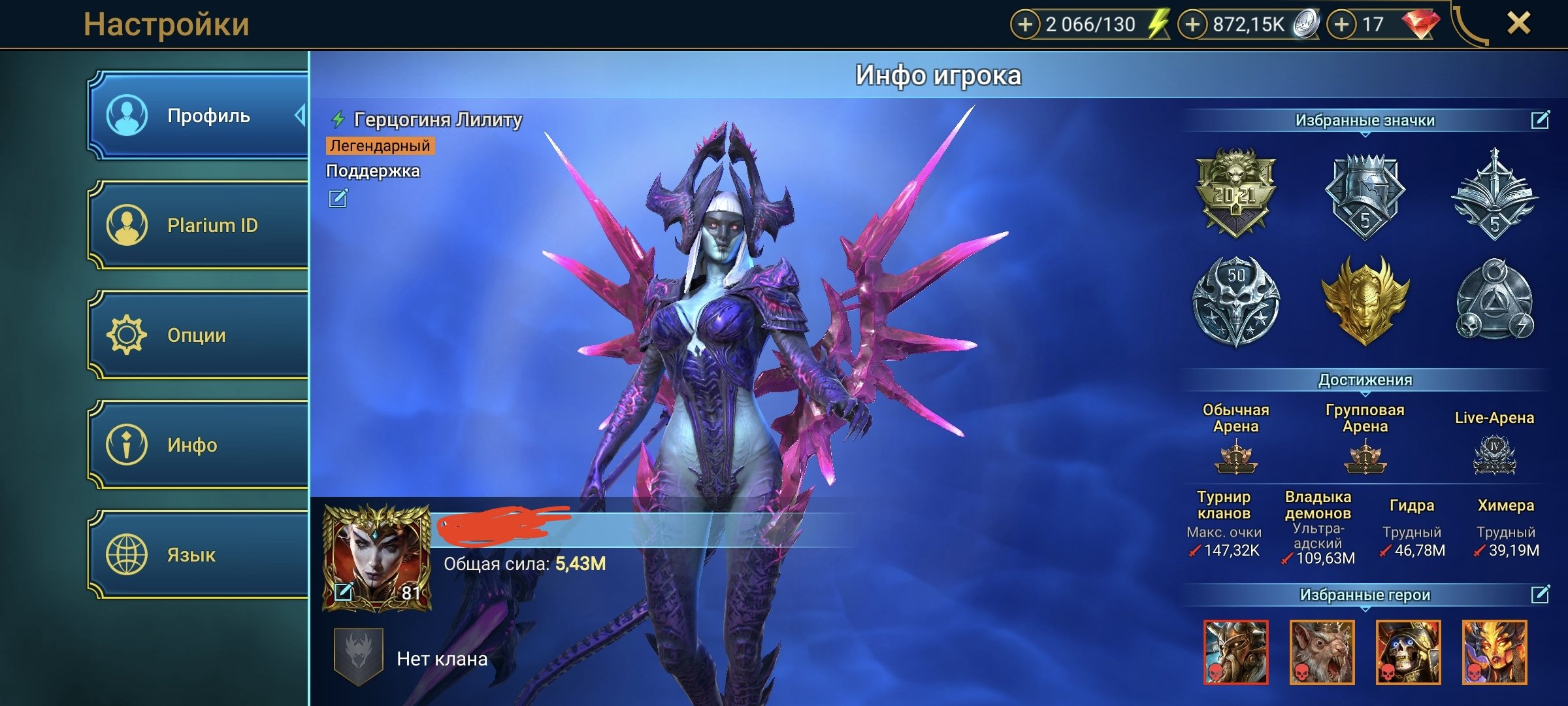Open the skull-helmet favourite hero portrait
The image size is (1568, 706).
pyautogui.click(x=1408, y=652)
